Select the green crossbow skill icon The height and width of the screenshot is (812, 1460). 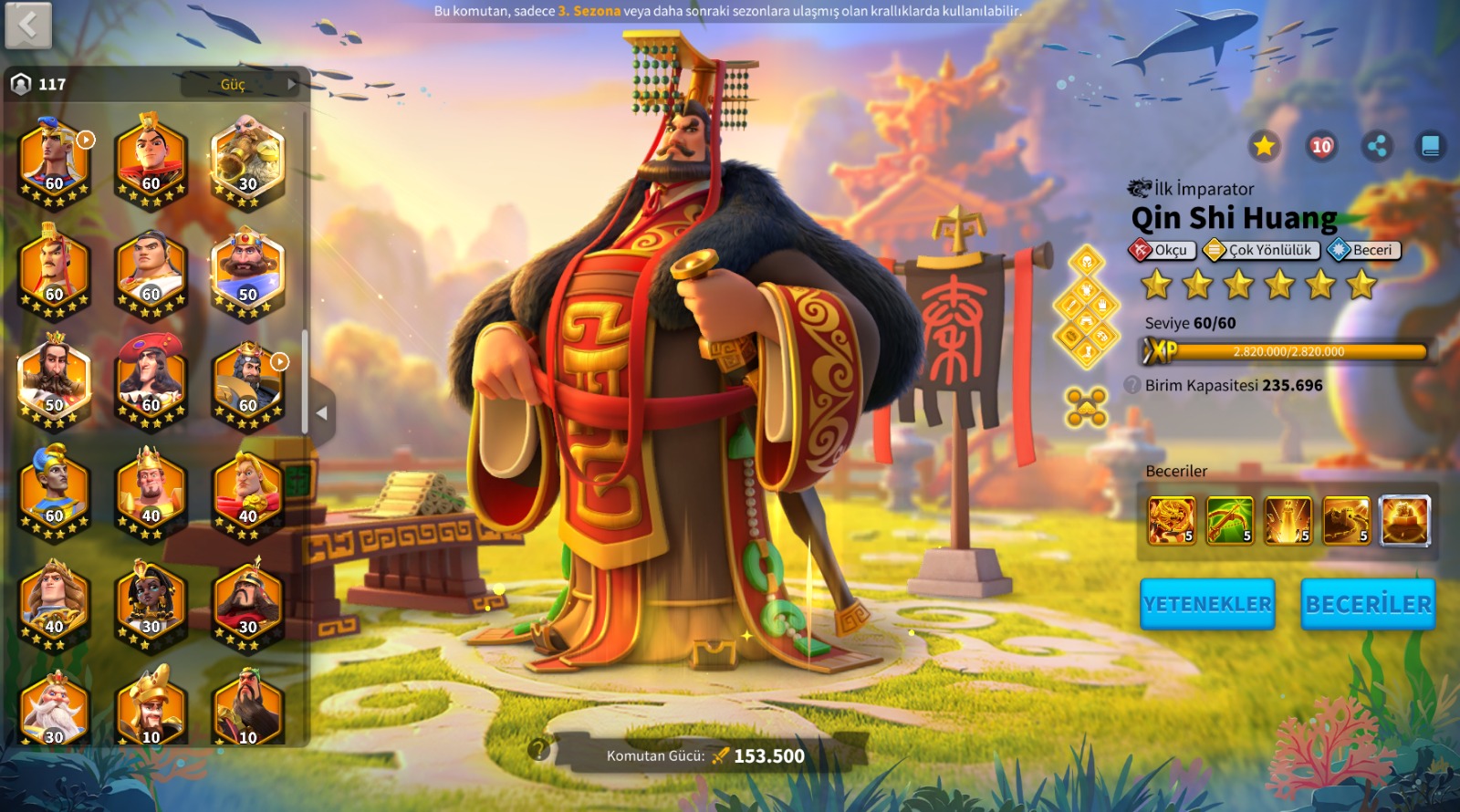(x=1229, y=521)
